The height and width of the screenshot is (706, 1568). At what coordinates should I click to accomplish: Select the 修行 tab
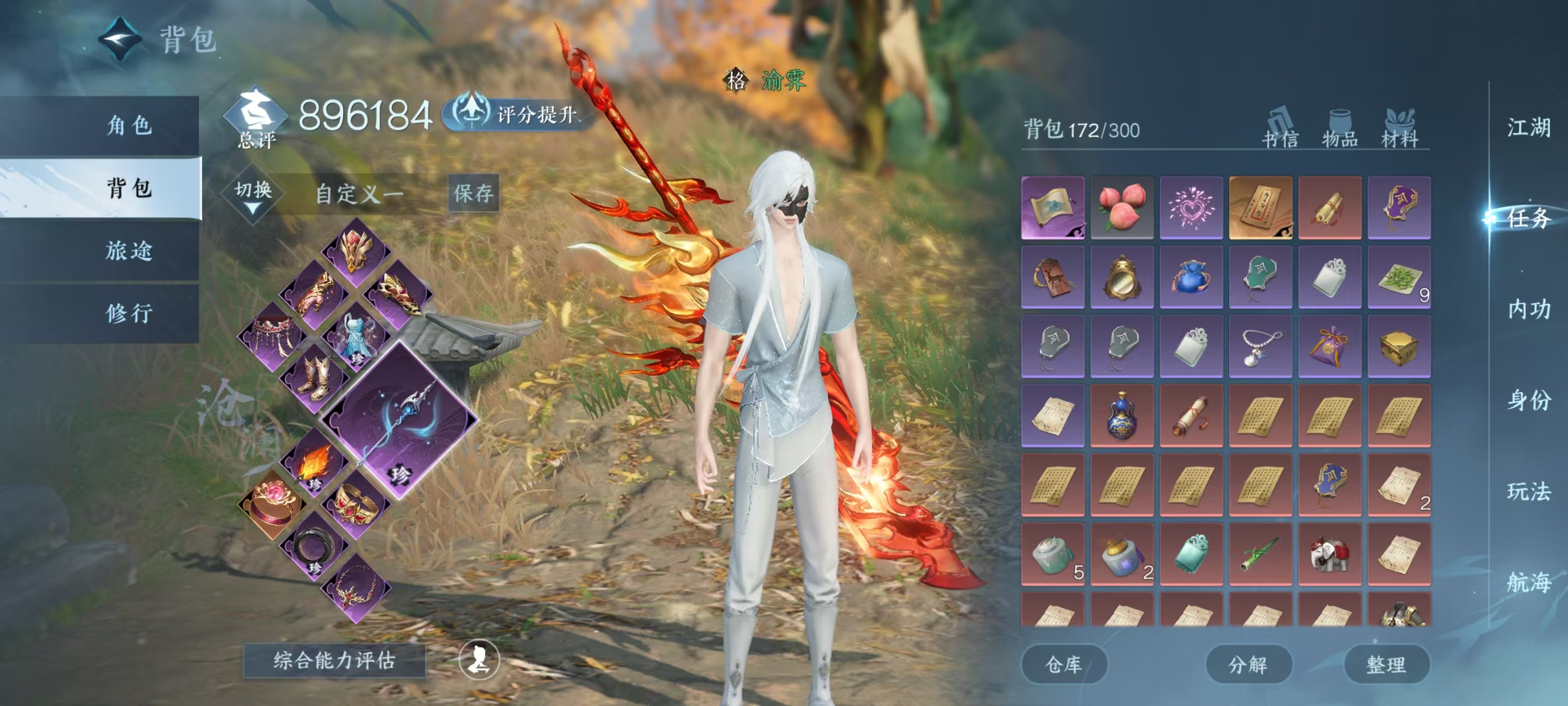click(x=128, y=313)
